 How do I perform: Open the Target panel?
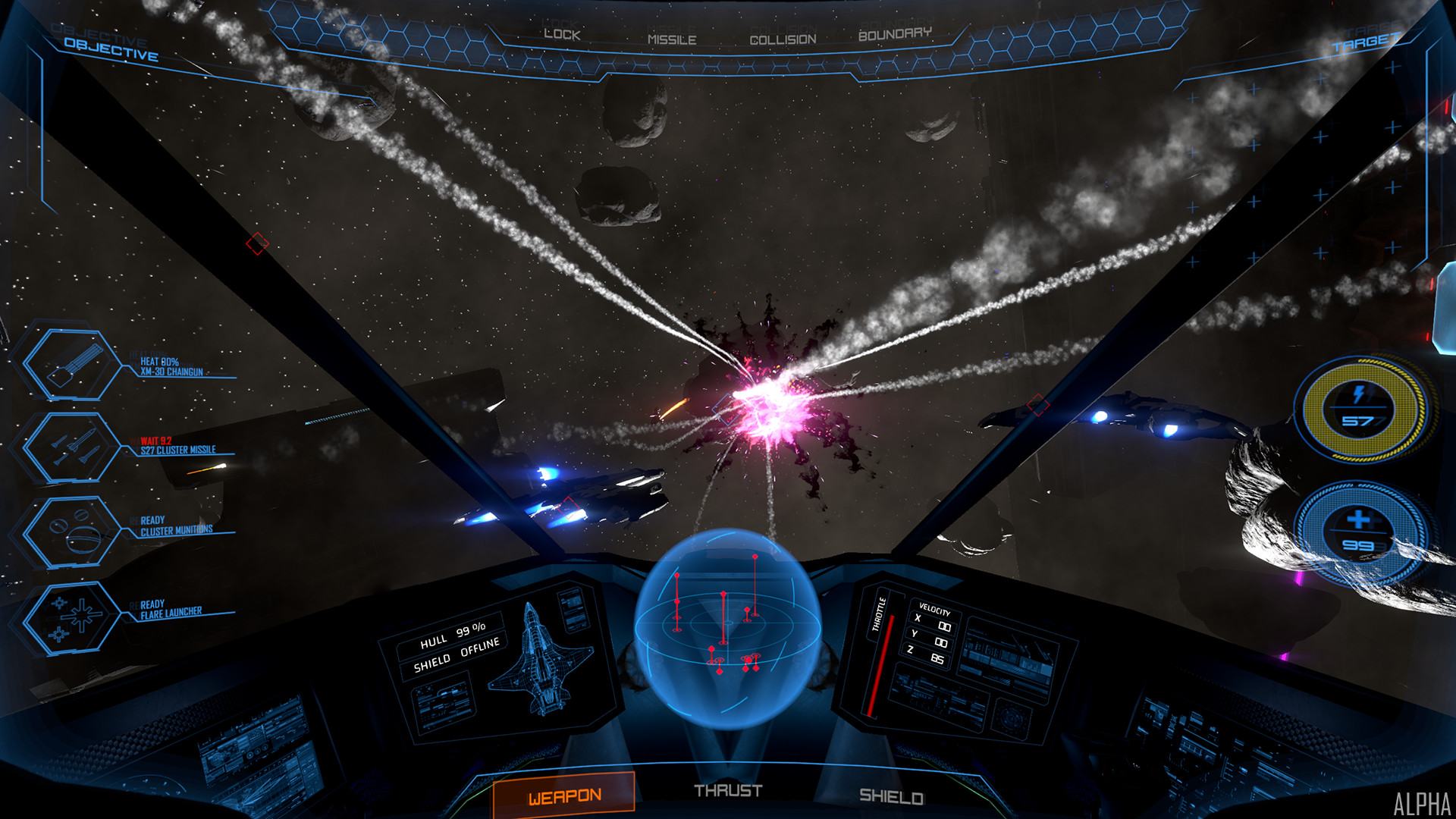point(1364,44)
